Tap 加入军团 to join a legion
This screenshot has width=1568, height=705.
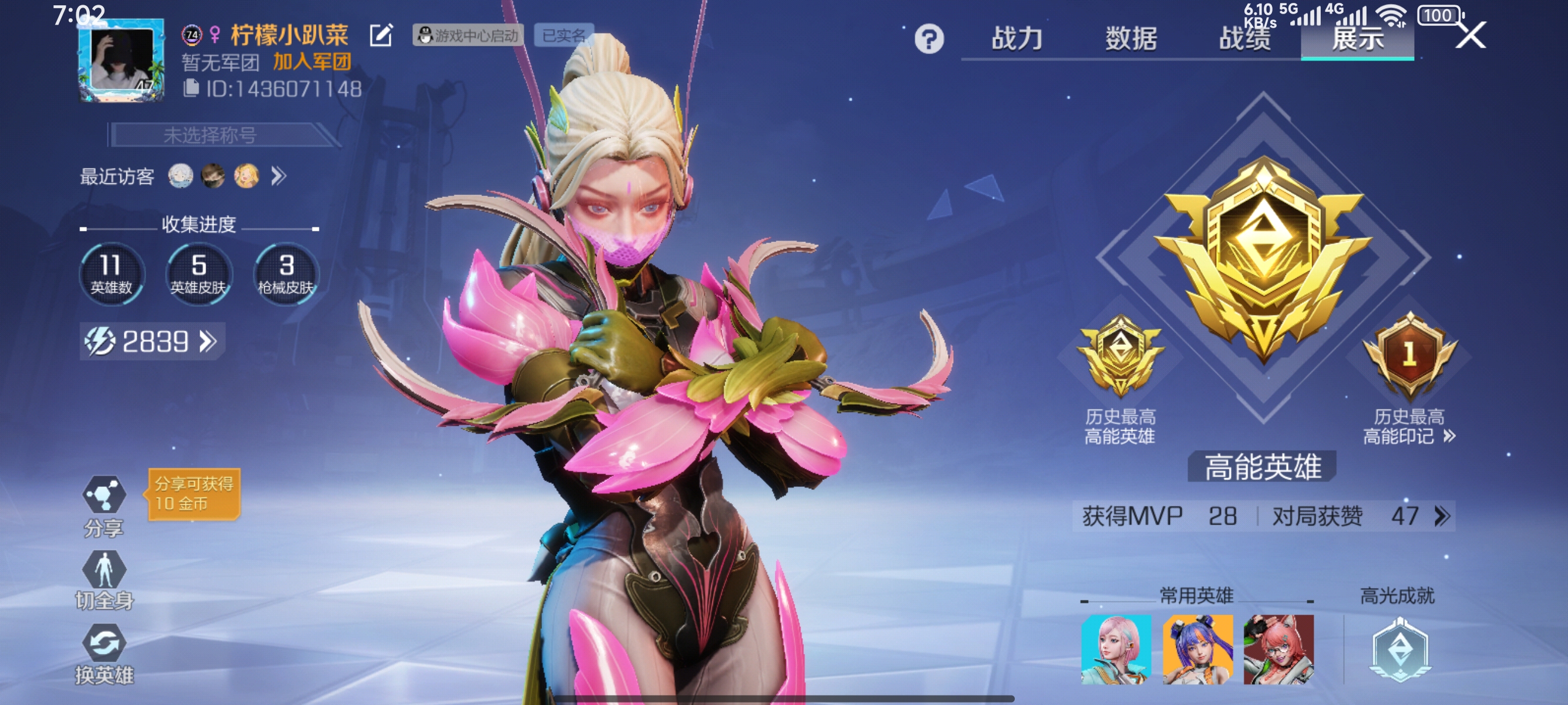(312, 62)
